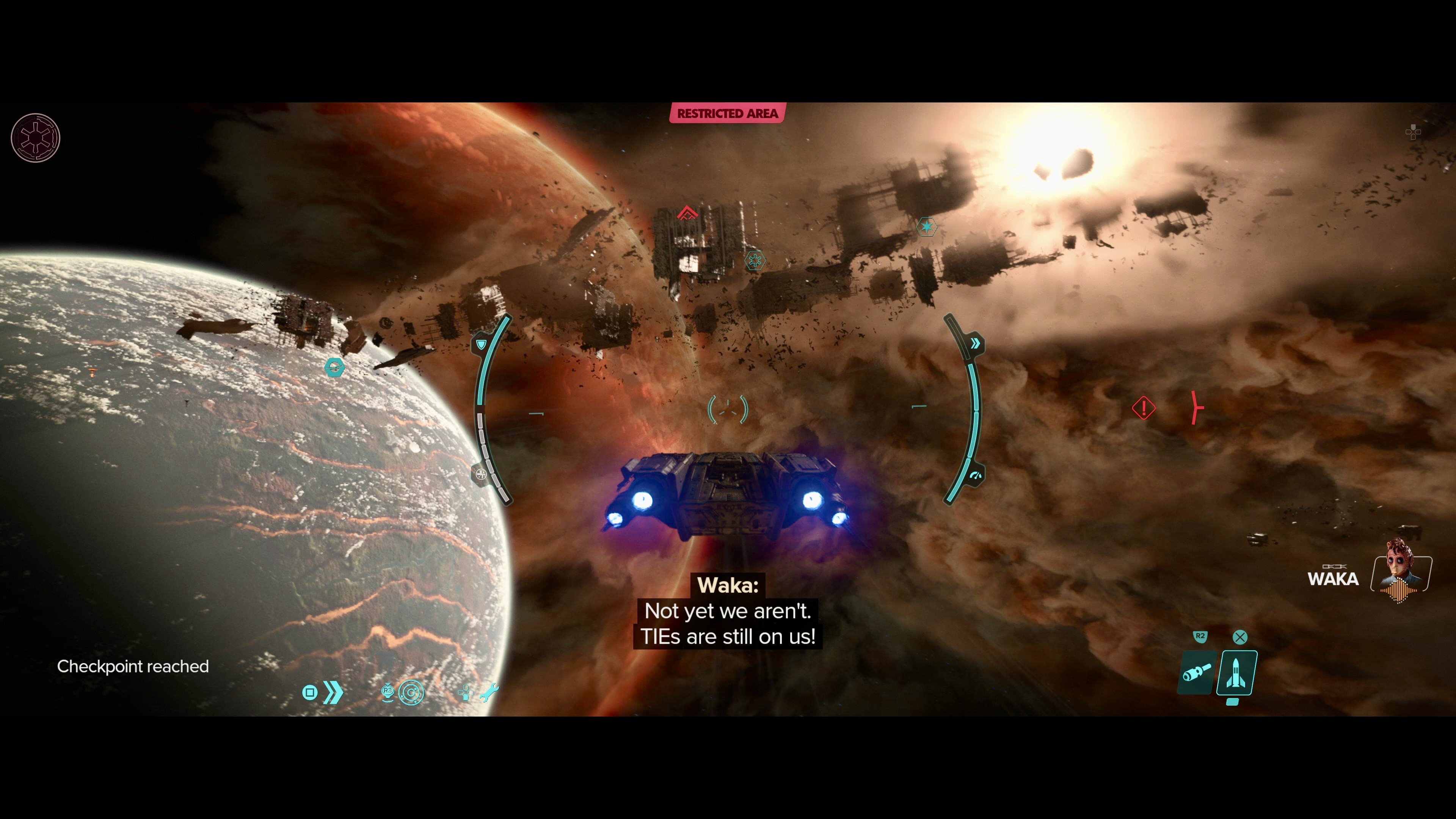Image resolution: width=1456 pixels, height=819 pixels.
Task: Open the orbit scanner ring icon
Action: coord(411,692)
